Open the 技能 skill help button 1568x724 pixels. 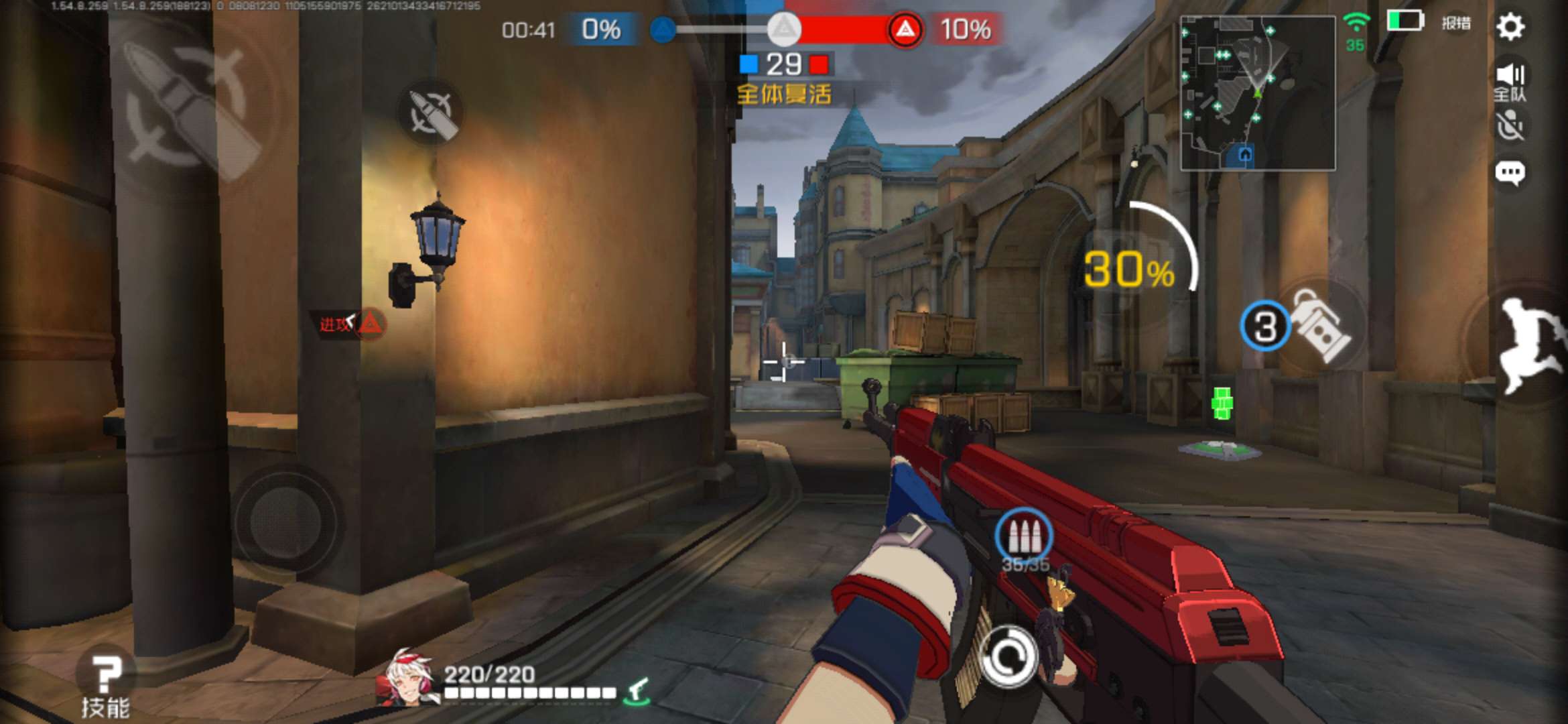105,685
